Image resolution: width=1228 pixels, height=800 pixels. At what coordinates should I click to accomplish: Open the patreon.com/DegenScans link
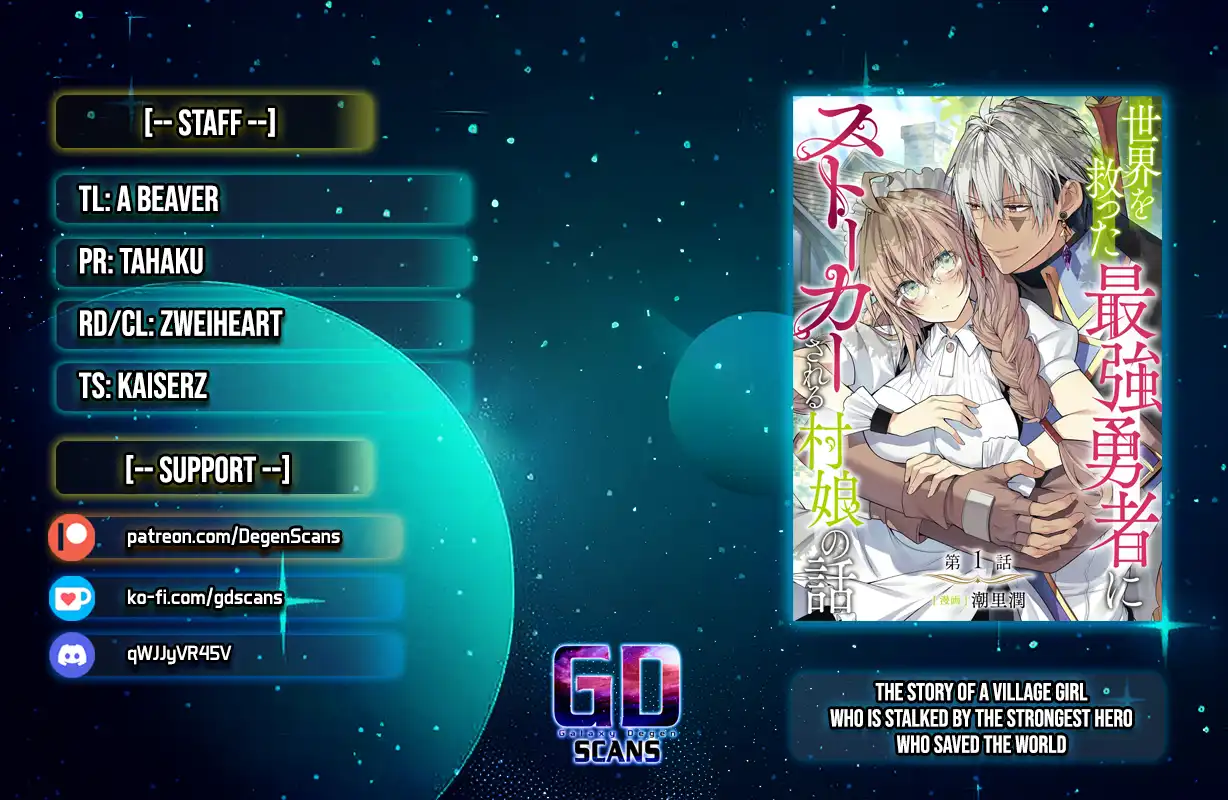point(233,538)
